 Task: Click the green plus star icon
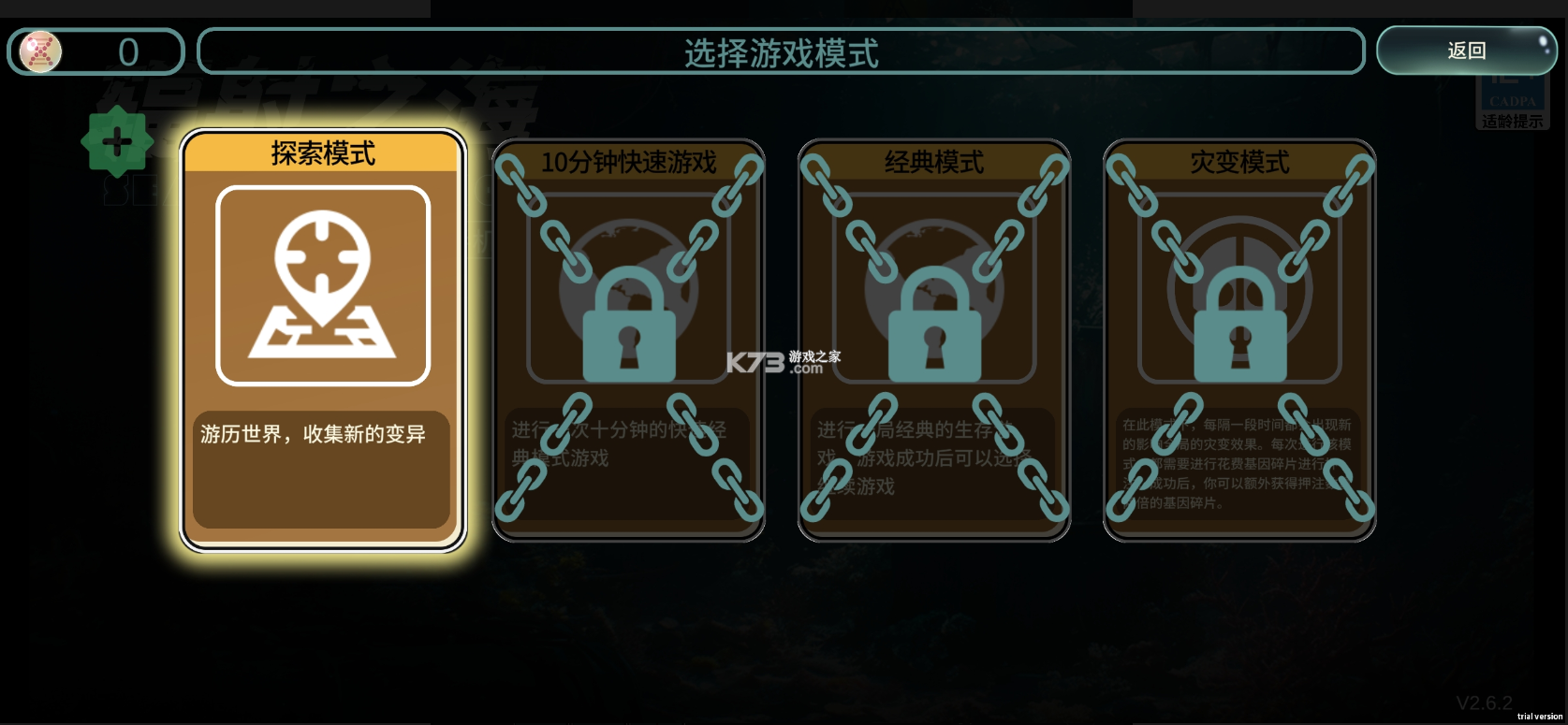(117, 142)
